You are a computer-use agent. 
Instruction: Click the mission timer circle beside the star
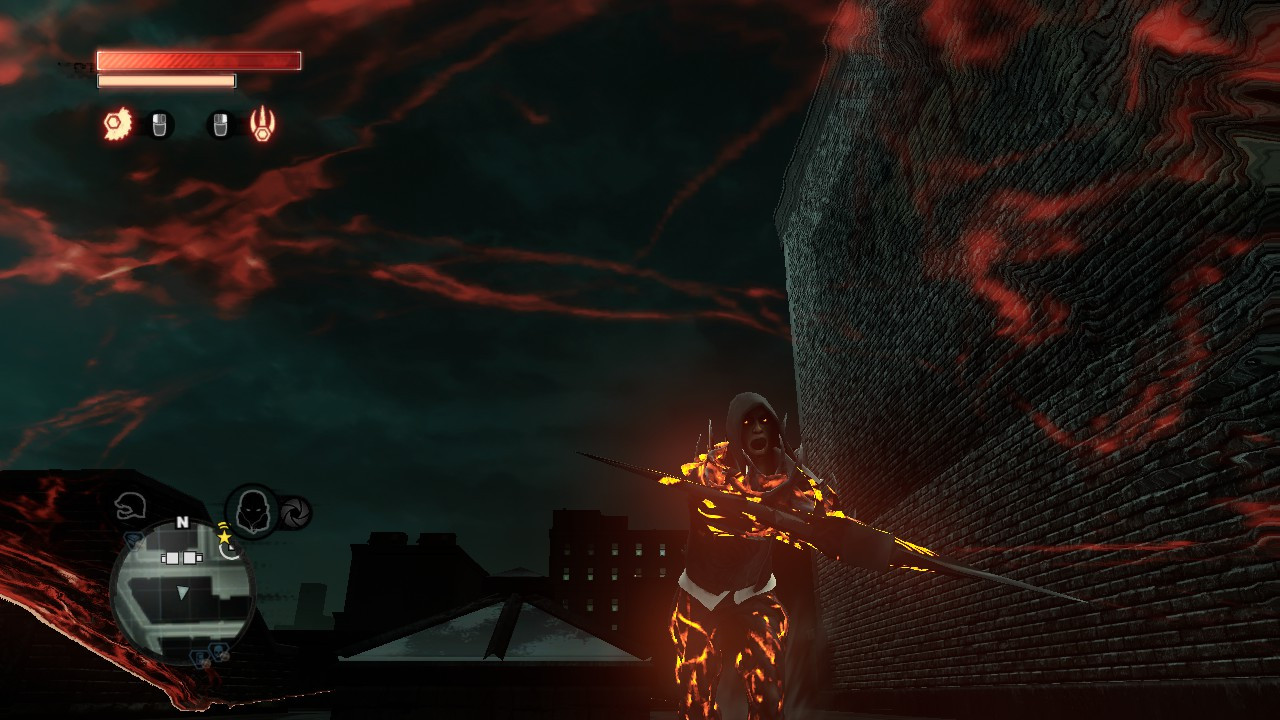[231, 550]
